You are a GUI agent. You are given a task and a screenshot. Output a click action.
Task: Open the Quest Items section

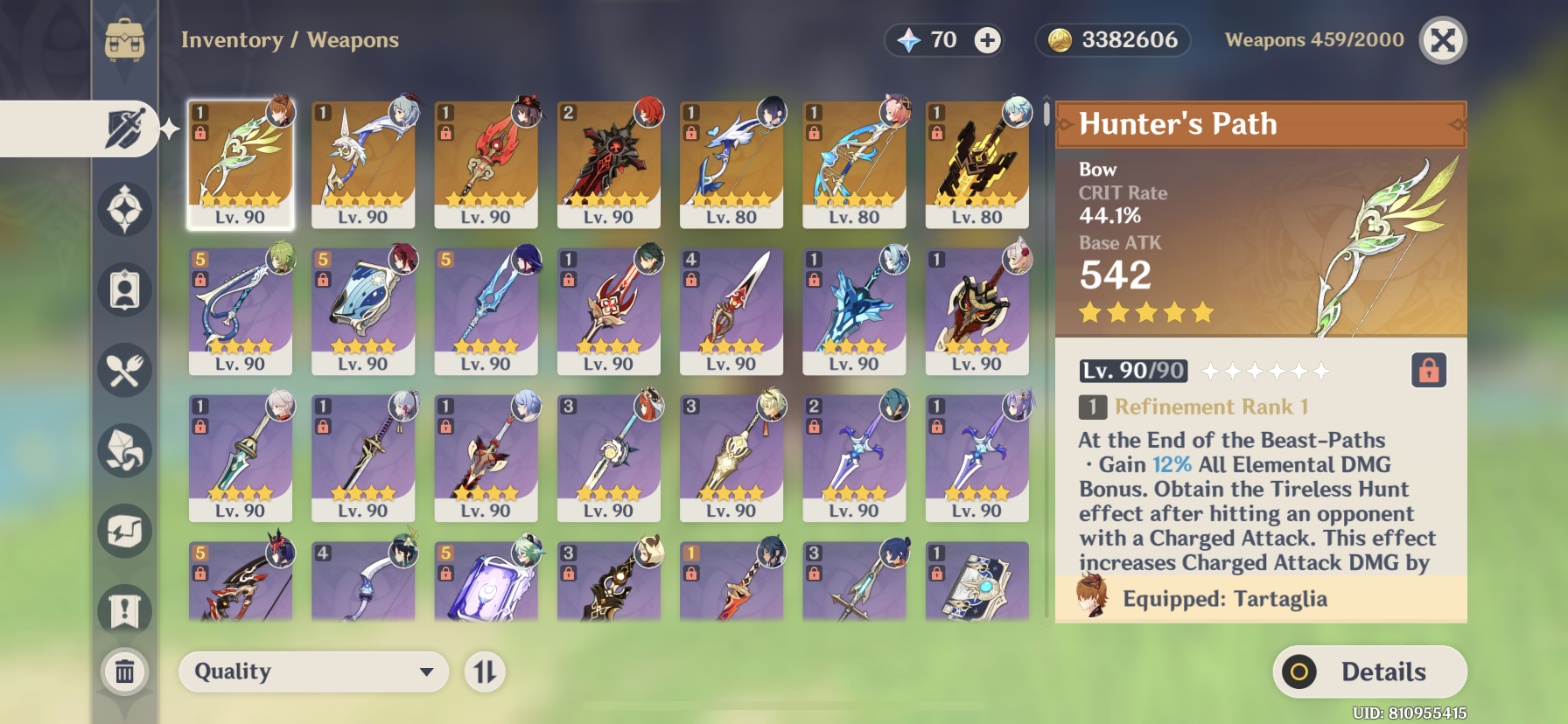(125, 609)
